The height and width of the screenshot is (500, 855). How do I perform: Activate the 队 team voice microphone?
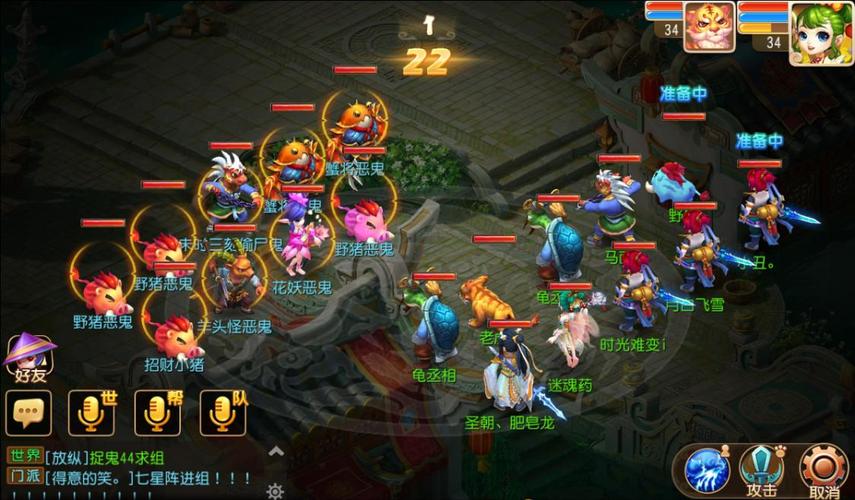point(222,411)
